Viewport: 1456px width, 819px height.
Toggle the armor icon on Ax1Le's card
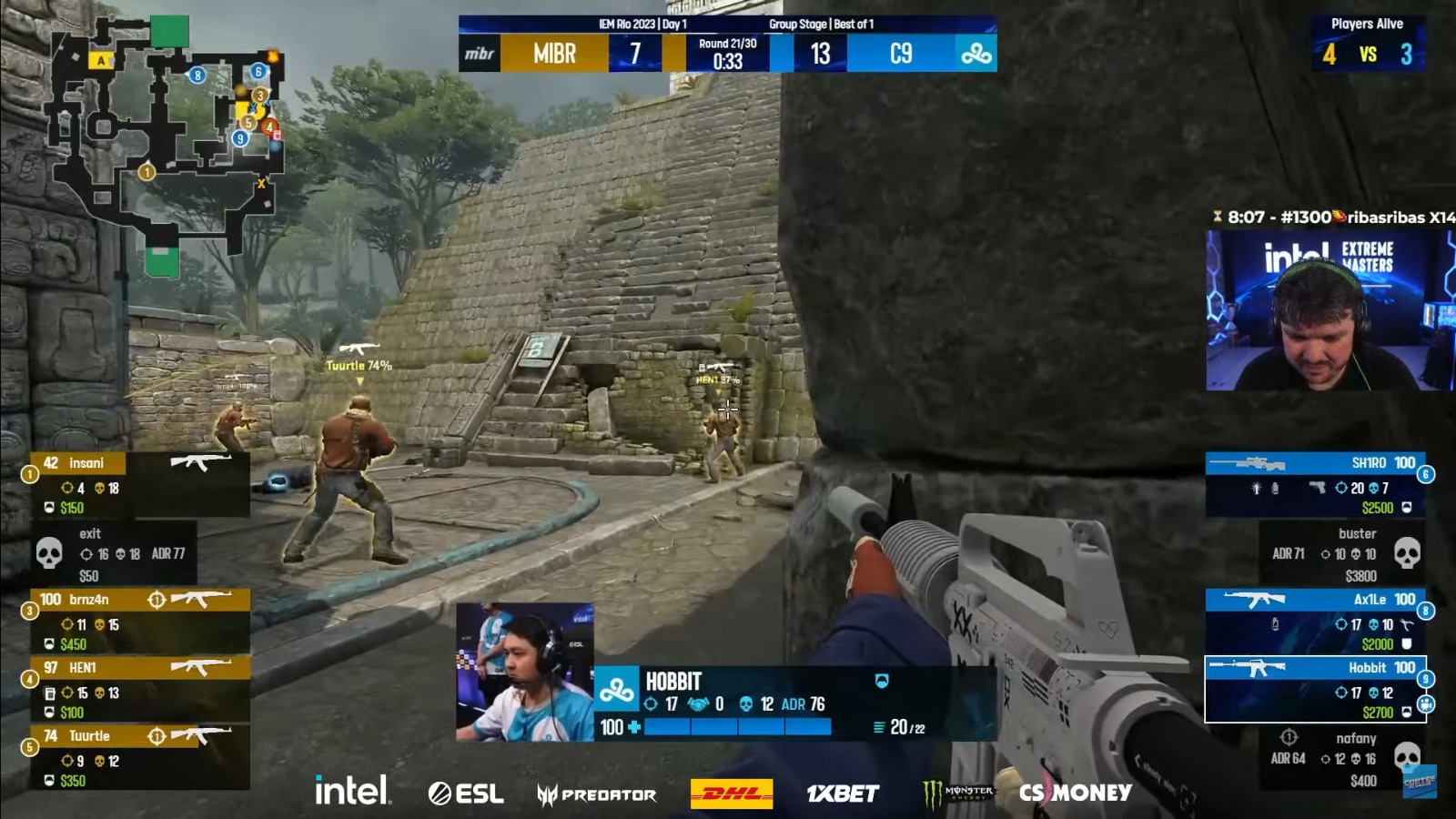point(1406,644)
